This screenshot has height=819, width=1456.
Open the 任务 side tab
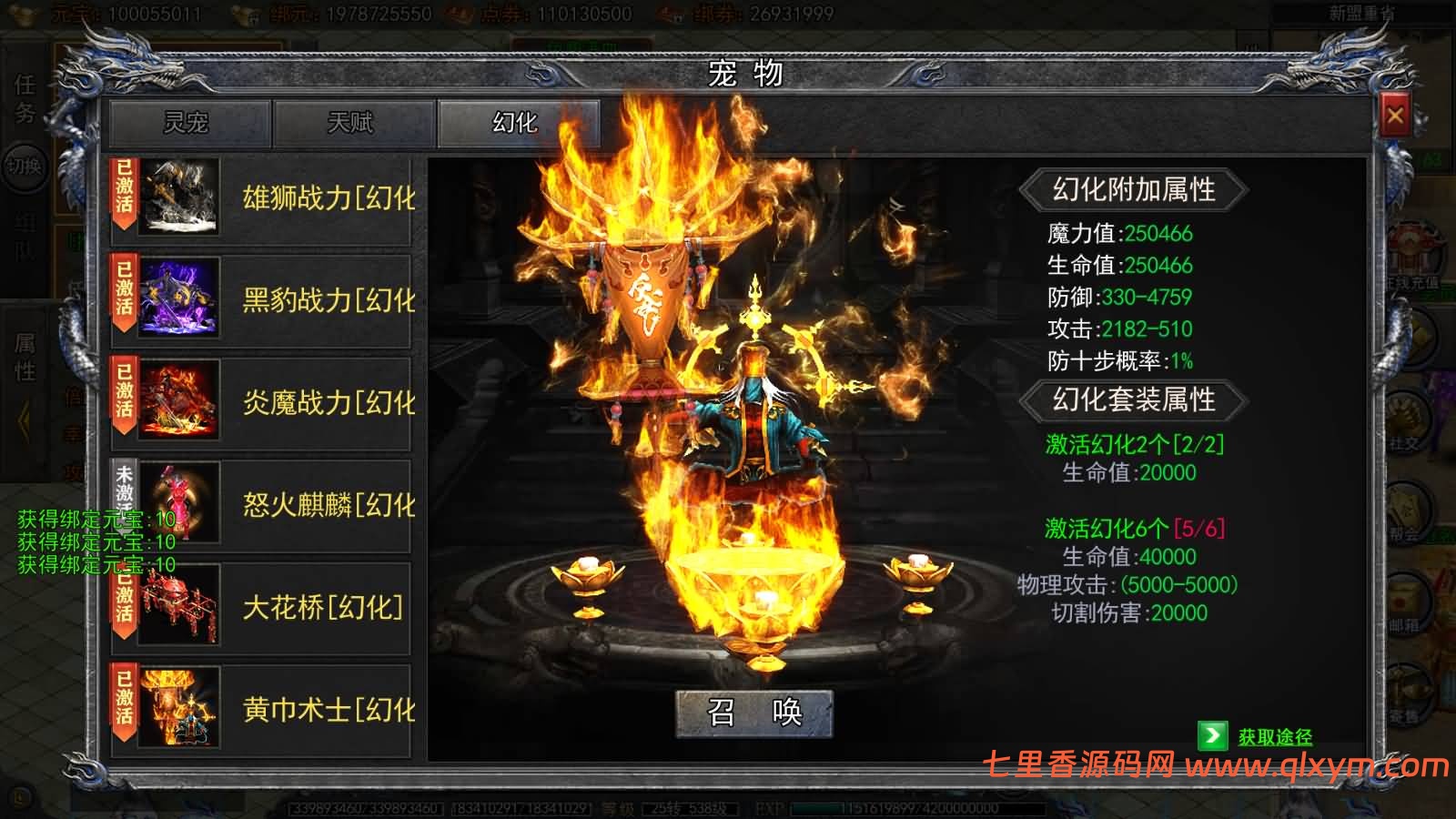(25, 98)
